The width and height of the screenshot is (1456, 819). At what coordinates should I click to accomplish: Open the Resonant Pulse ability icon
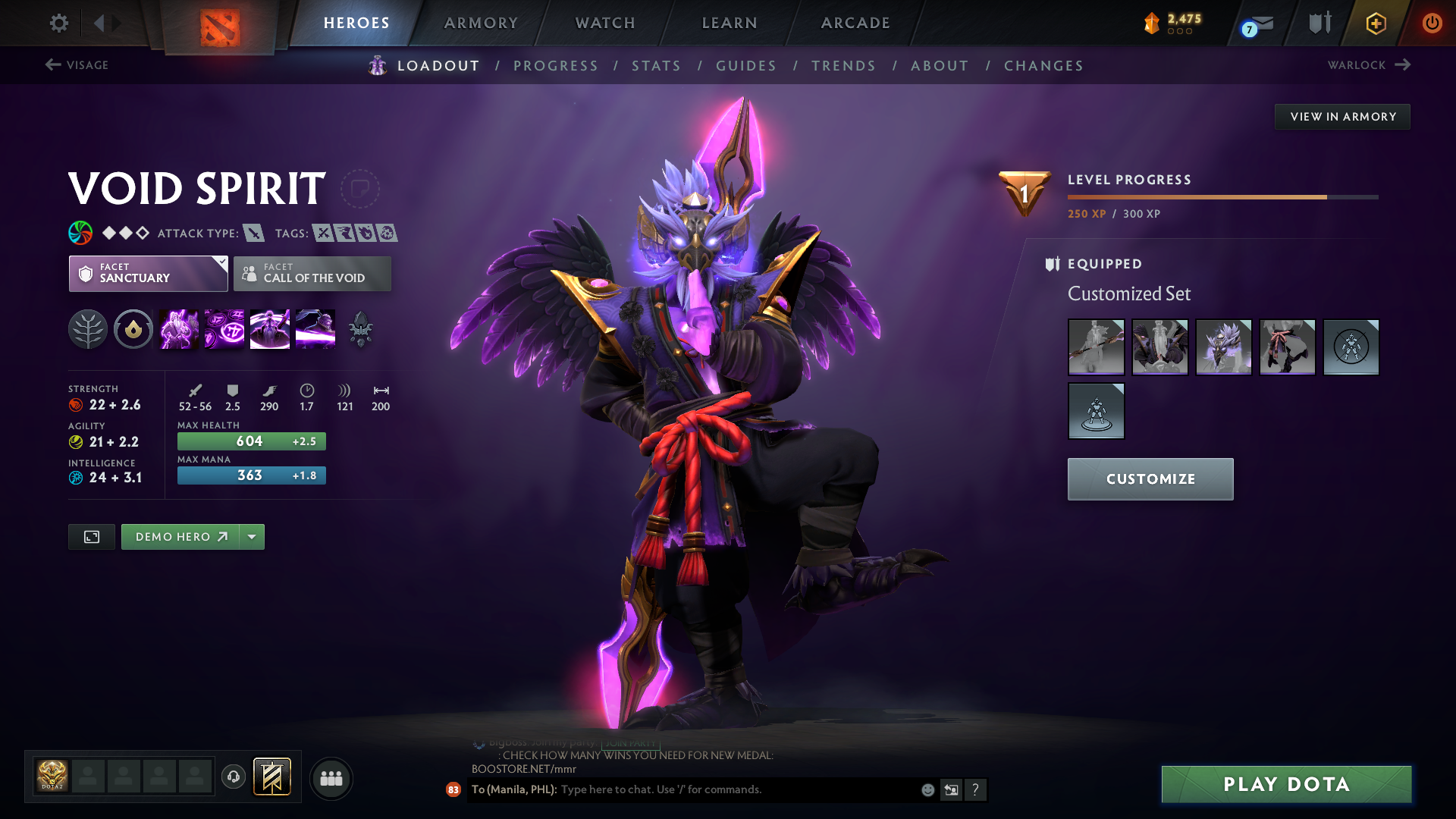click(x=269, y=329)
